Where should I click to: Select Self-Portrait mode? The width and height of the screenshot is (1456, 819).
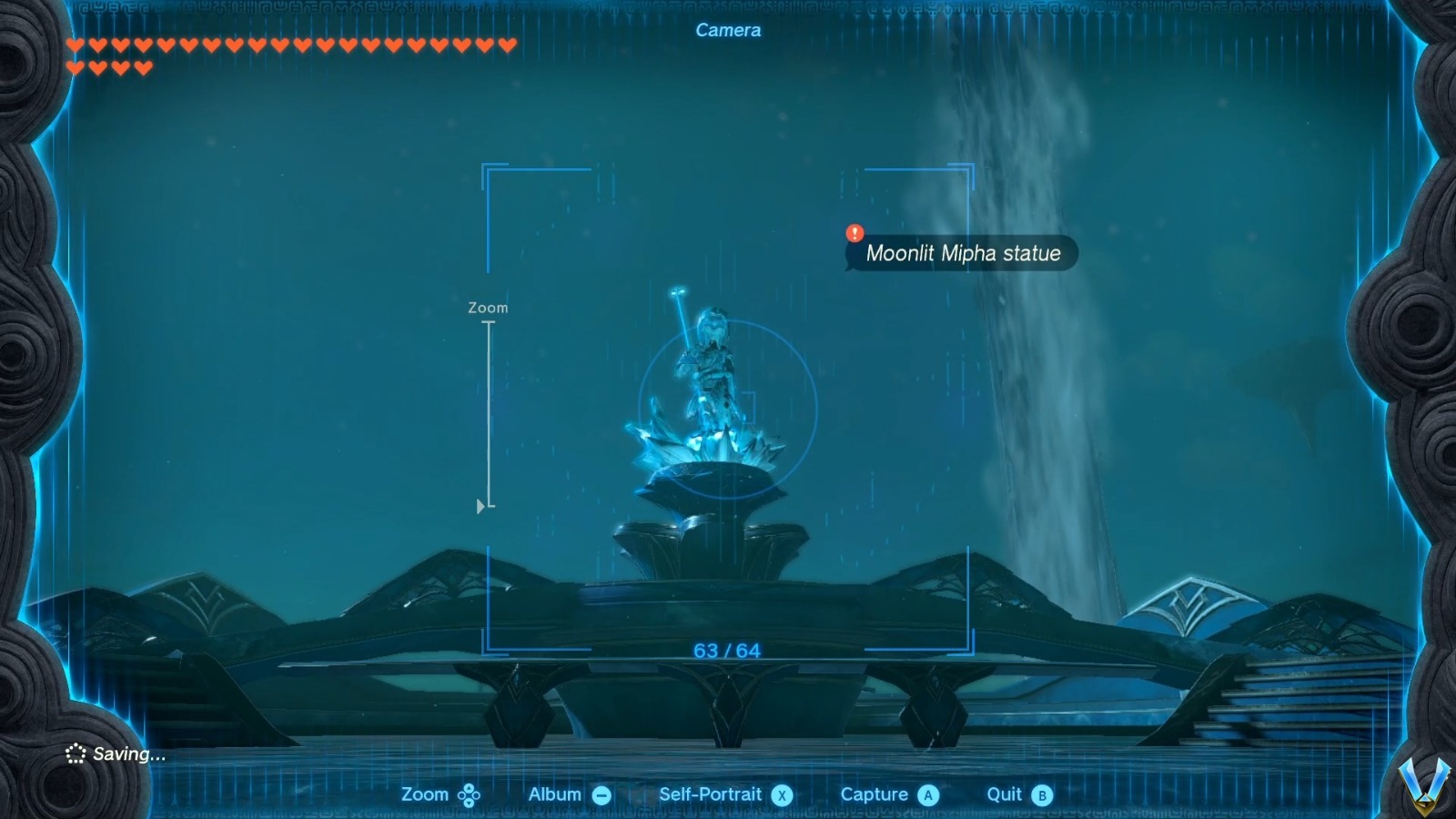(711, 794)
